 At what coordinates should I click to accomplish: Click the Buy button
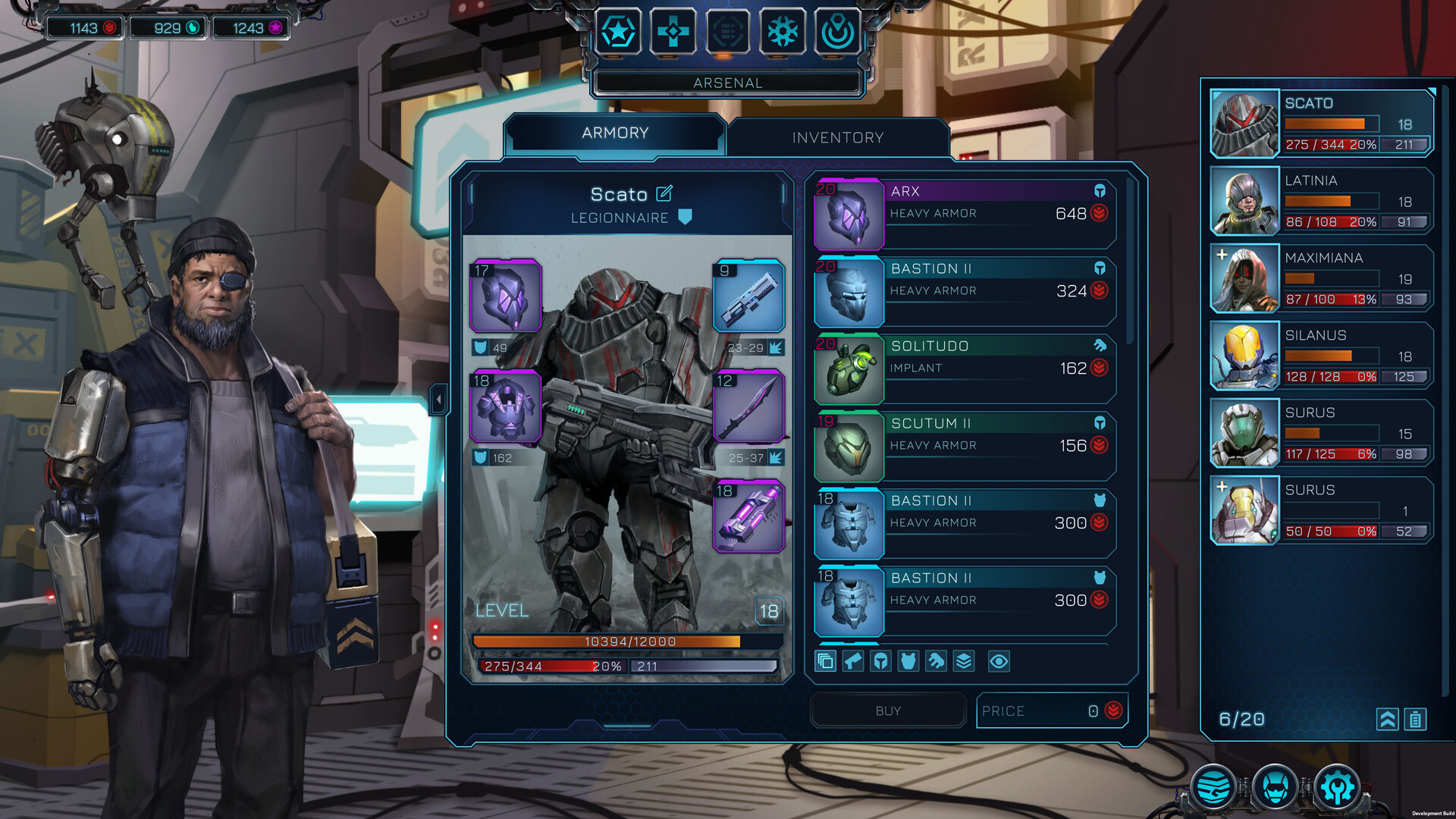888,711
